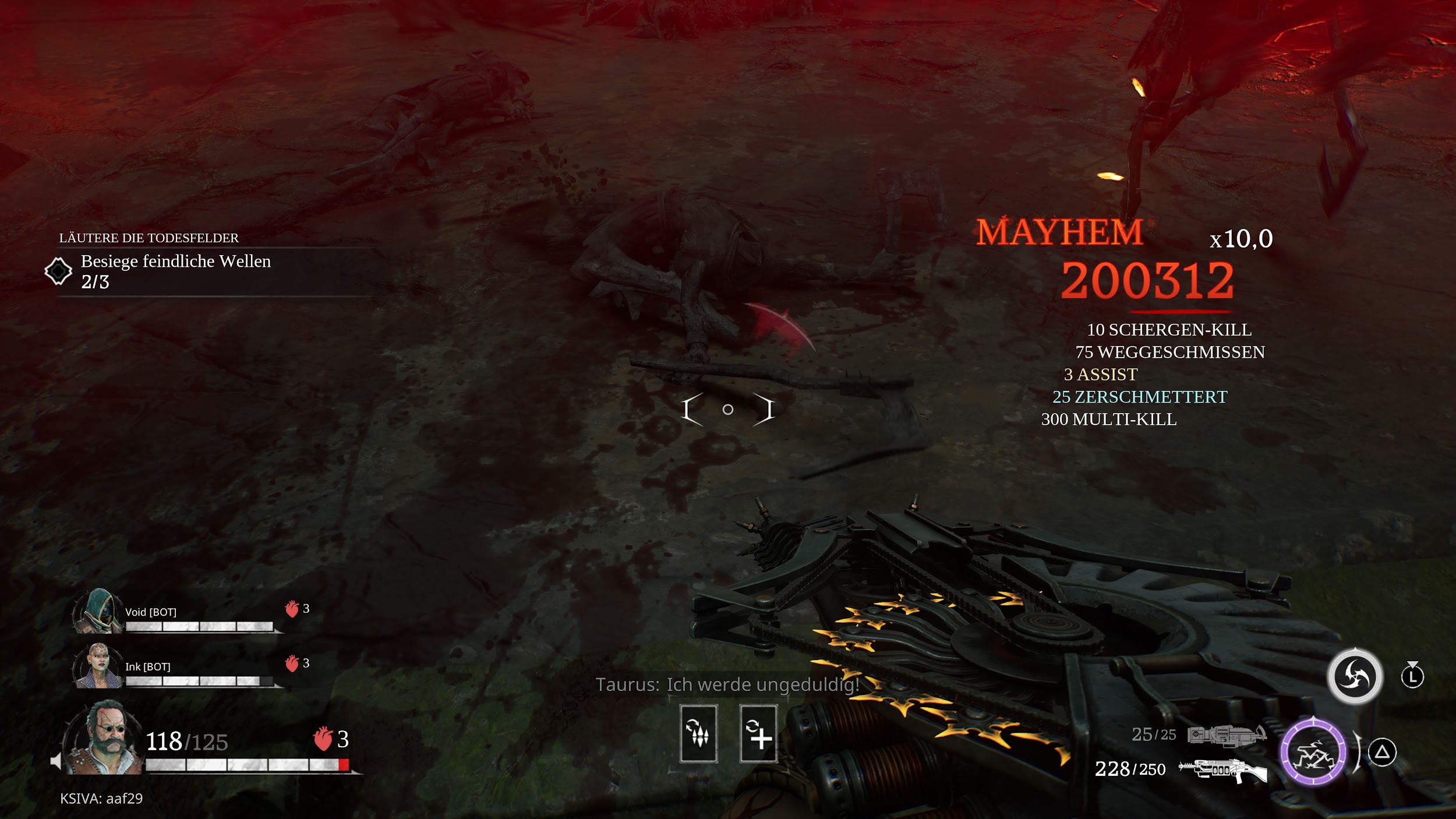
Task: Open the Besiege feindliche Wellen objective tracker
Action: 175,271
